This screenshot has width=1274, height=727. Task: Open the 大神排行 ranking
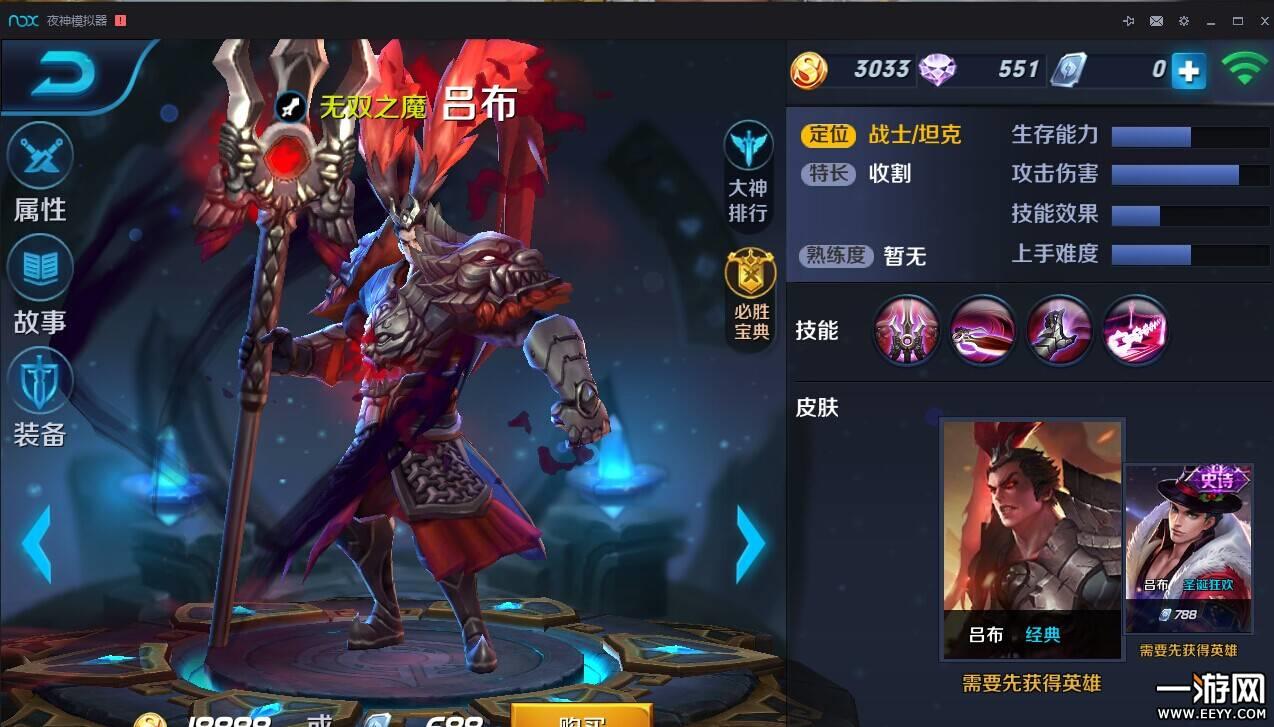point(748,173)
